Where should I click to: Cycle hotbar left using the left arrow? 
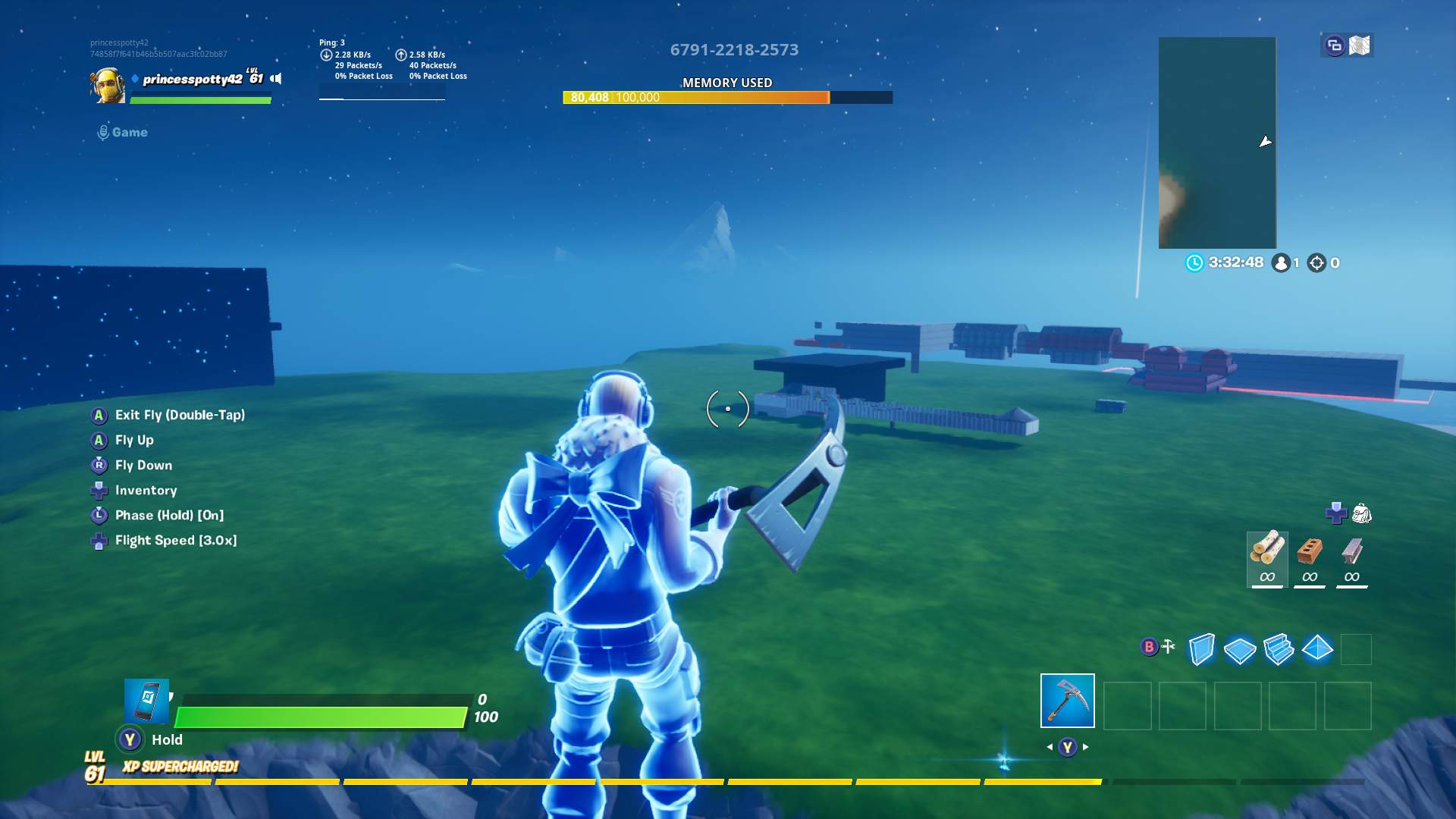coord(1048,745)
